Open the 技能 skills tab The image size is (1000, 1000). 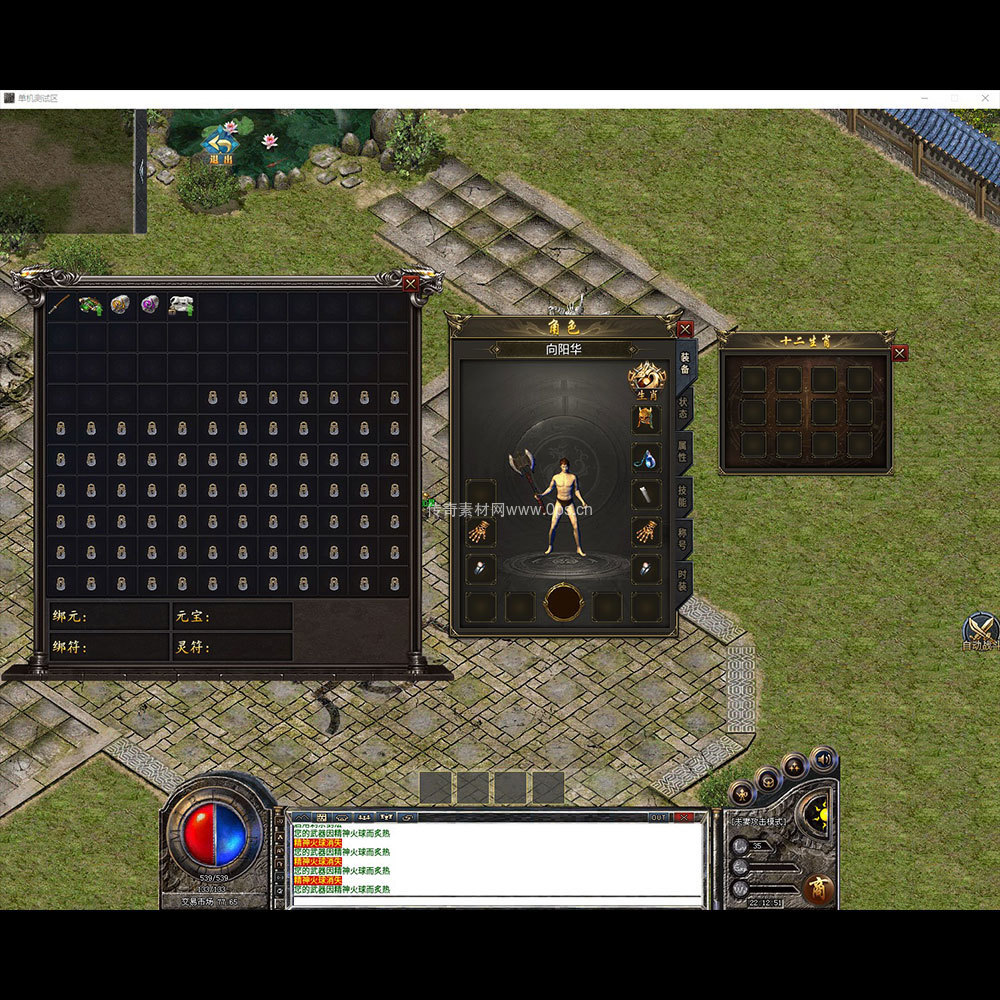tap(684, 497)
